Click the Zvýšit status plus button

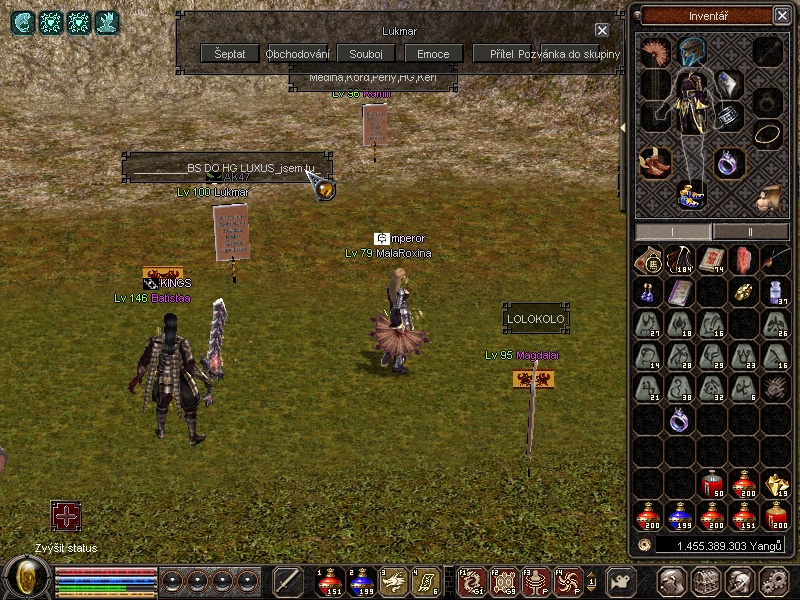click(66, 517)
